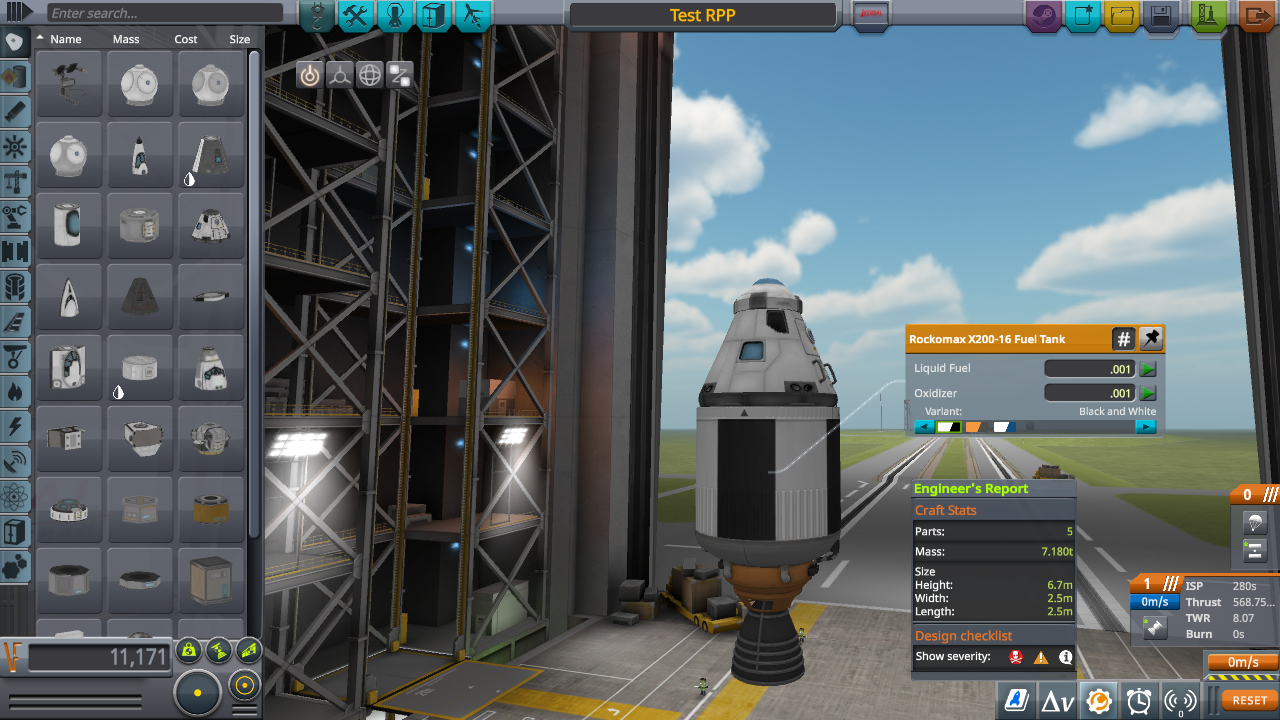Open the load craft folder

[x=1122, y=16]
